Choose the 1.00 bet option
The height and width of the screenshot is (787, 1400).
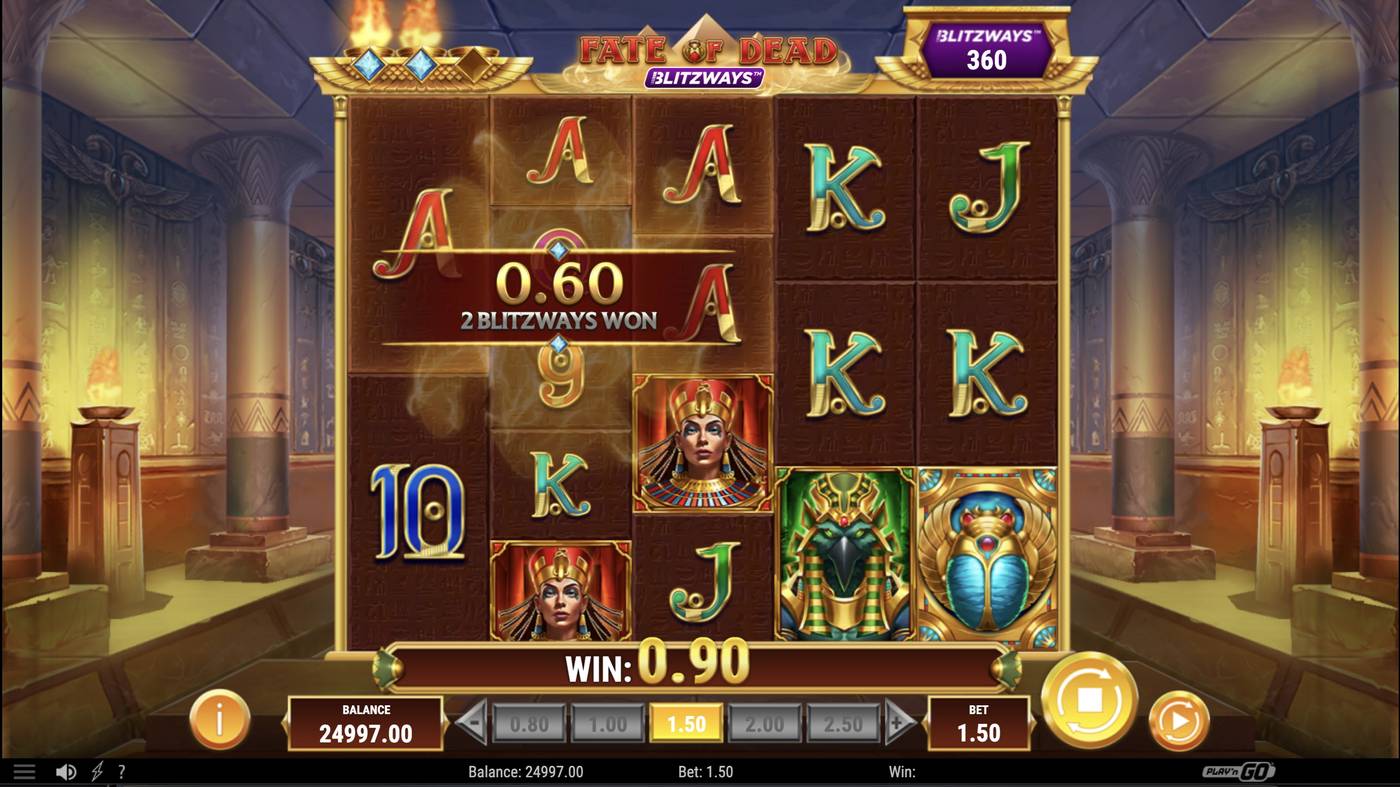tap(607, 724)
